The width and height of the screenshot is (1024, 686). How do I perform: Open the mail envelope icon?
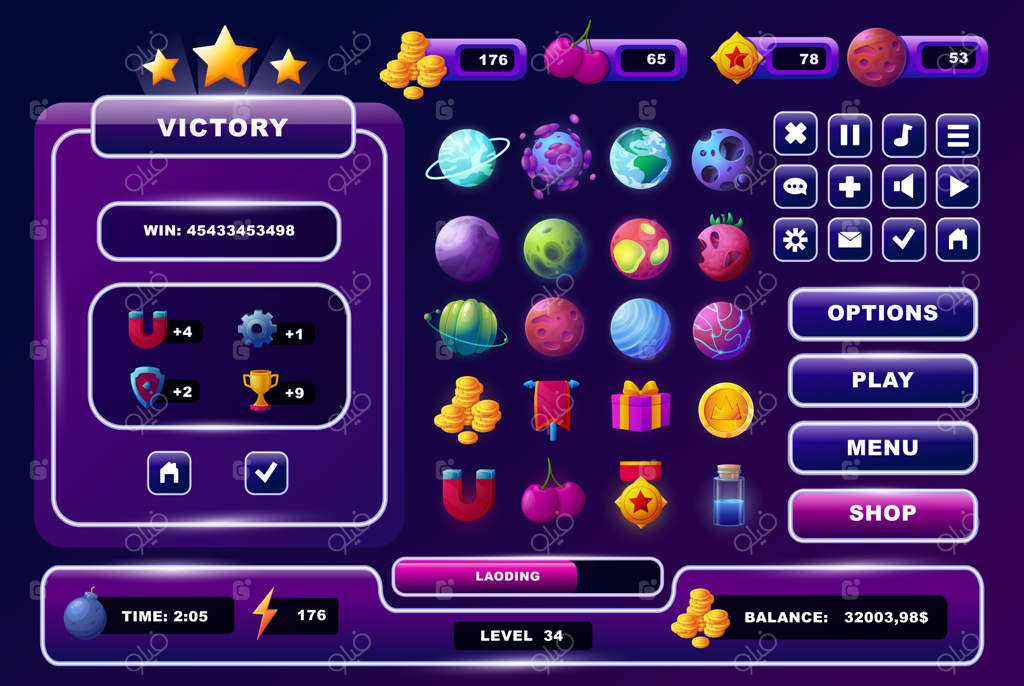point(849,240)
